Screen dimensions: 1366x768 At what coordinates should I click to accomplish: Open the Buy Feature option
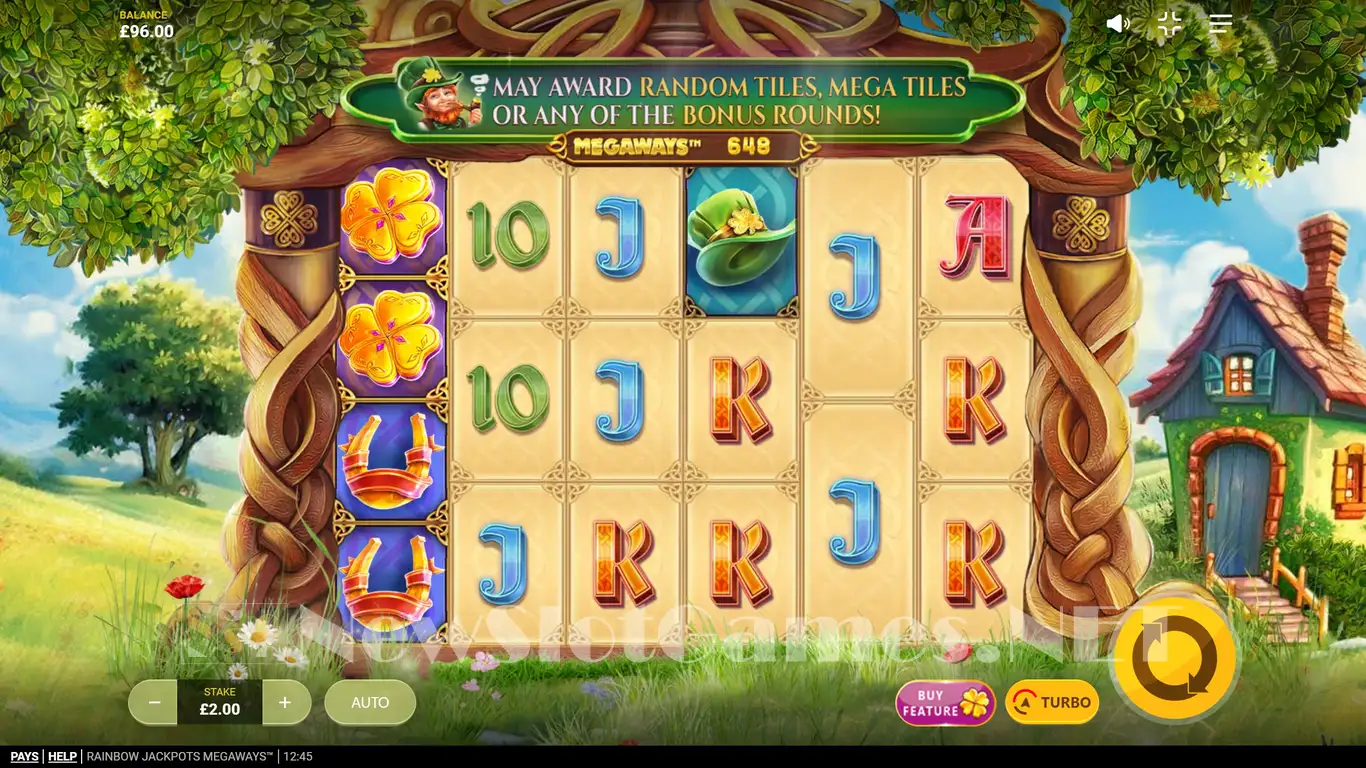click(x=945, y=703)
